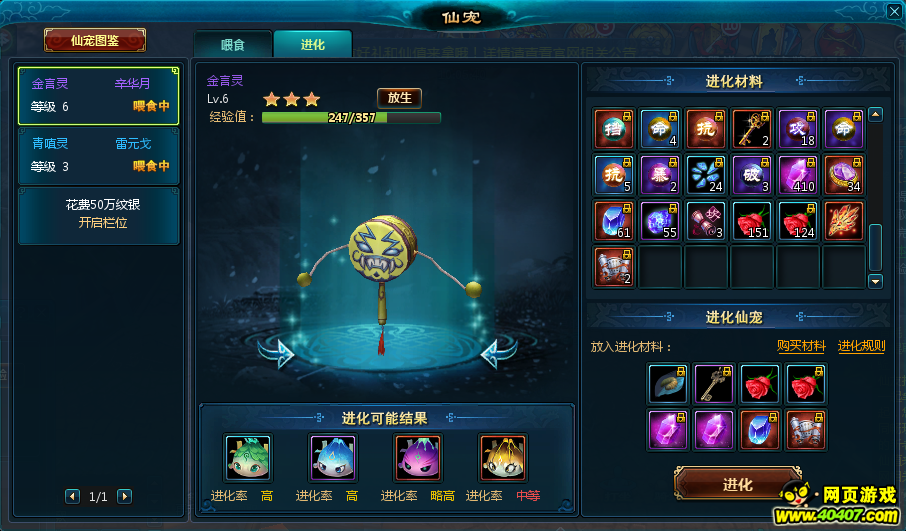
Task: Select the red rose stack of 151
Action: click(x=752, y=221)
